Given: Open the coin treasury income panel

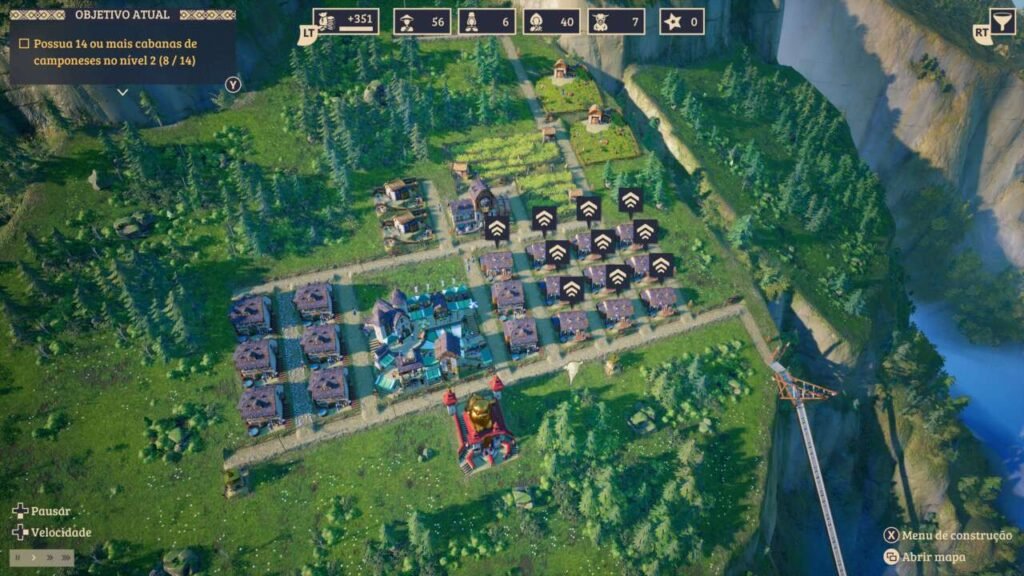Looking at the screenshot, I should point(345,21).
